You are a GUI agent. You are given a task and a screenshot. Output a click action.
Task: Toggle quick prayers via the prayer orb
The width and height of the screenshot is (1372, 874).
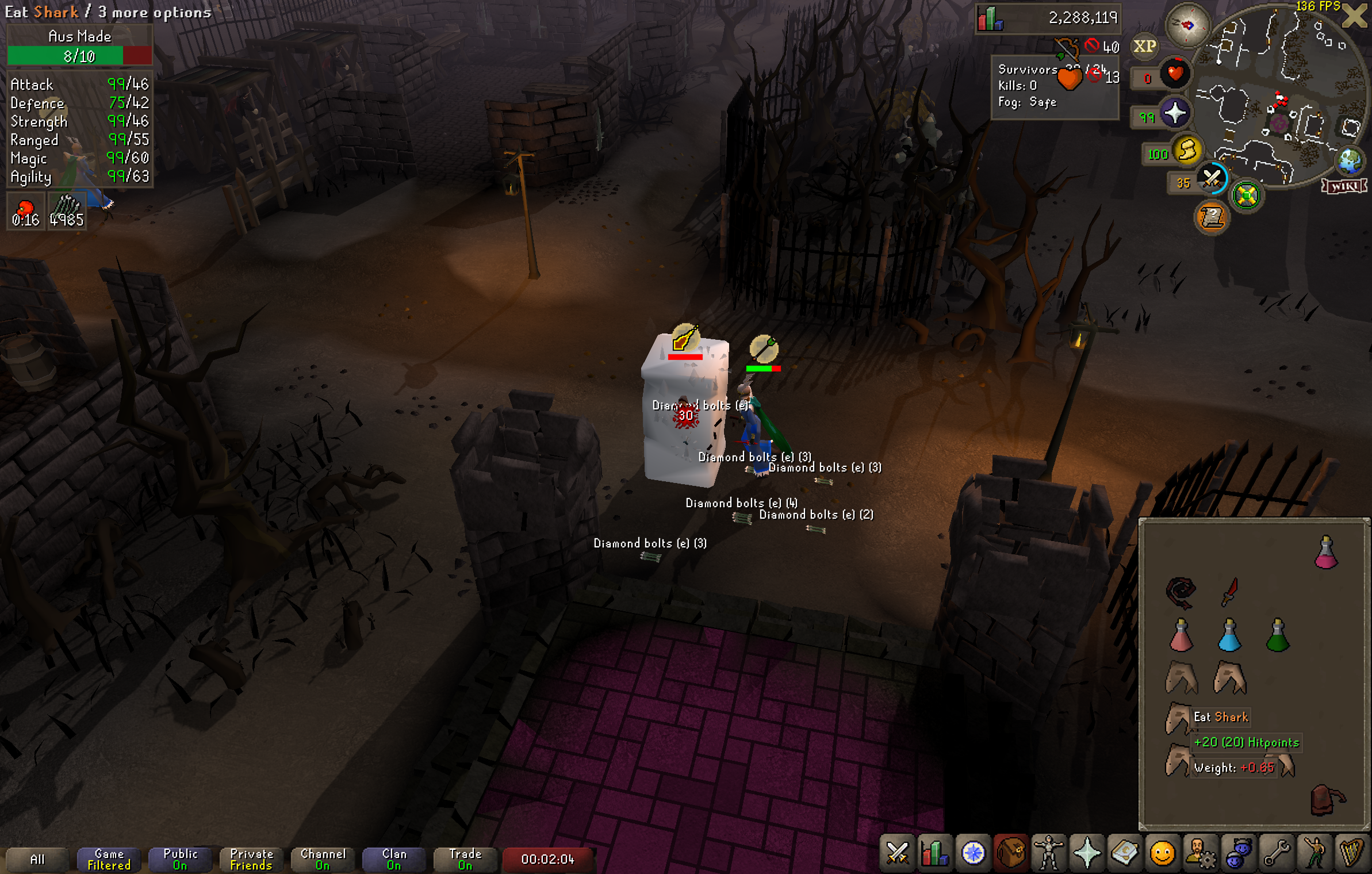coord(1175,112)
